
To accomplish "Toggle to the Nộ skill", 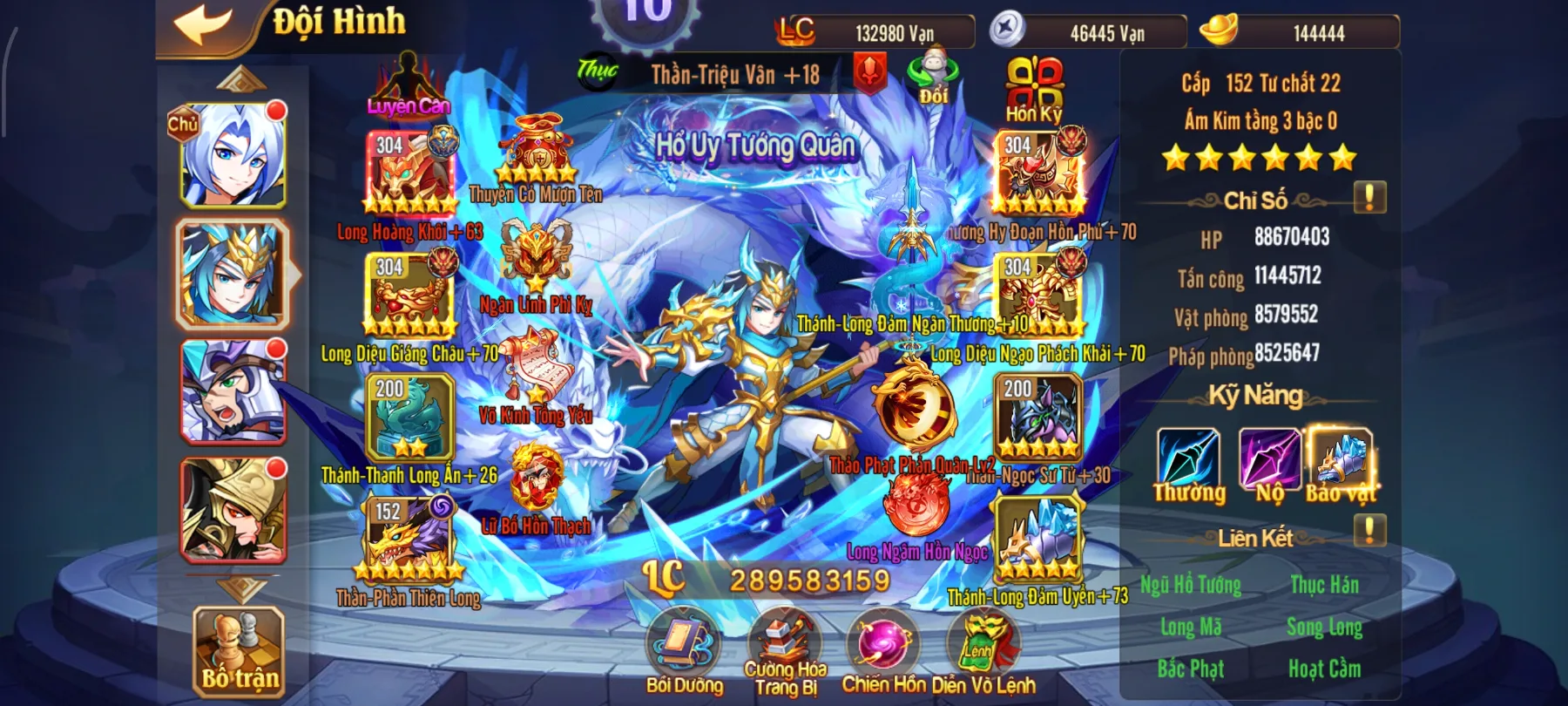I will click(x=1271, y=458).
